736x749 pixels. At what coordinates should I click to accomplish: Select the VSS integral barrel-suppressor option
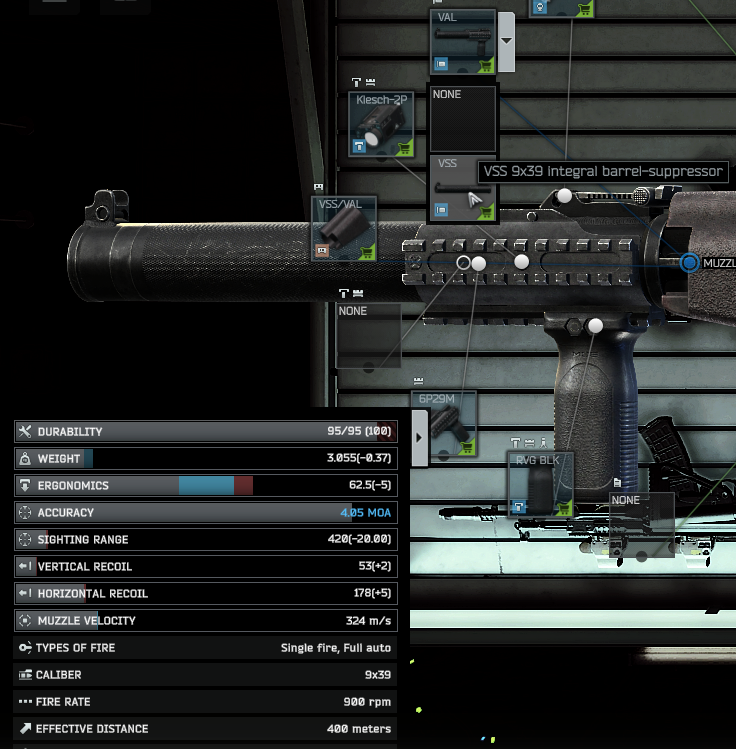tap(462, 188)
